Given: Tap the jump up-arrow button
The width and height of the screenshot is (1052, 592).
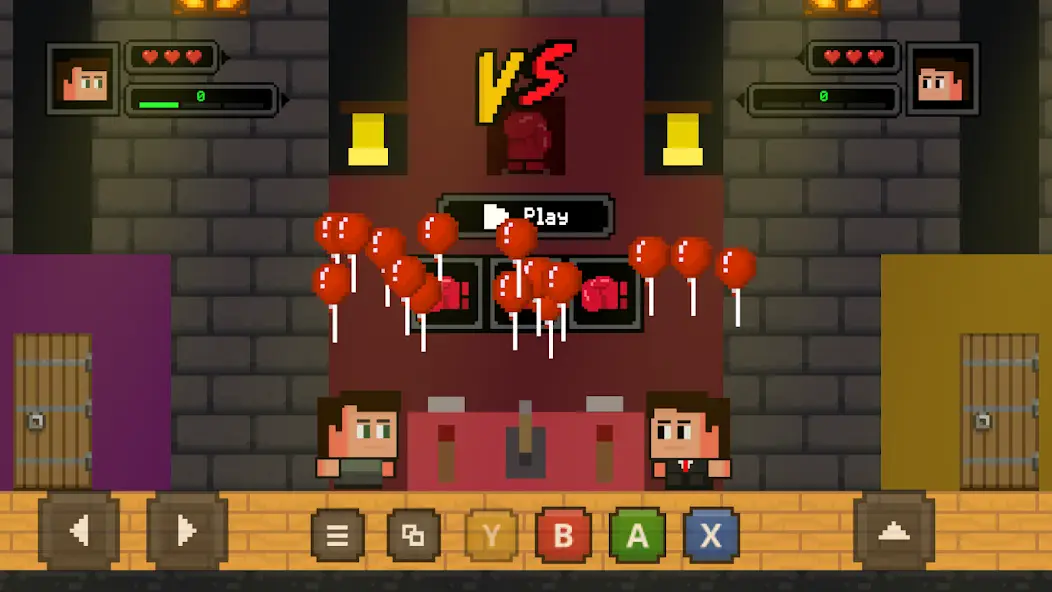Looking at the screenshot, I should coord(893,531).
